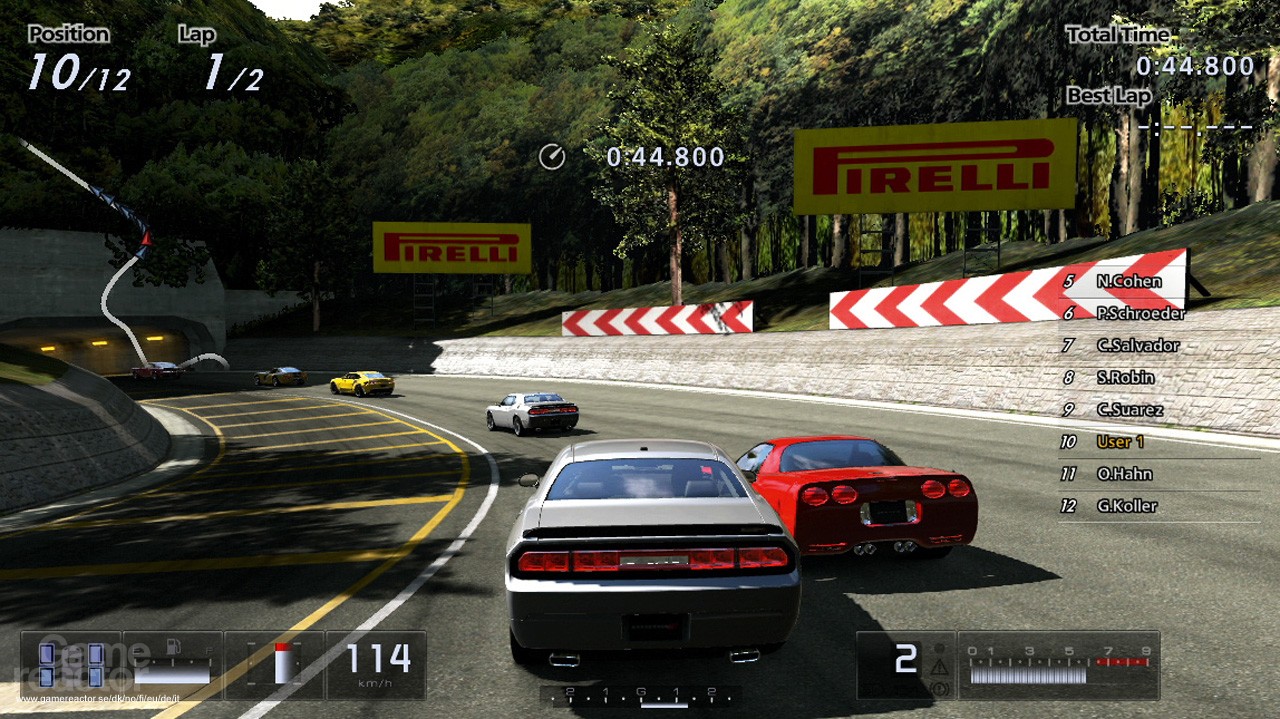Screen dimensions: 1280x719
Task: Highlight the User 1 standings row
Action: point(1120,441)
